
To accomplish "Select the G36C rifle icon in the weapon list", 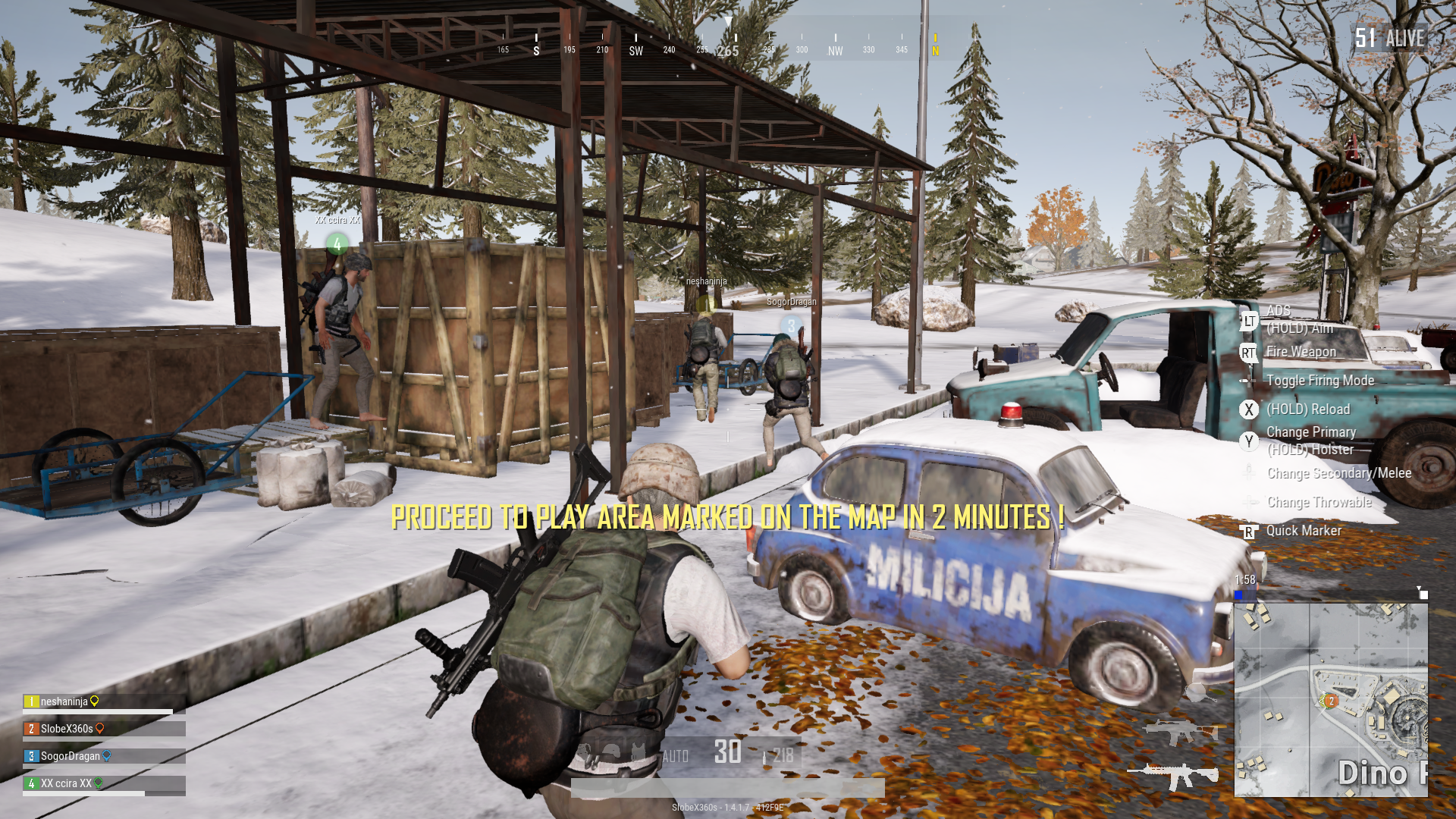I will click(x=1178, y=733).
